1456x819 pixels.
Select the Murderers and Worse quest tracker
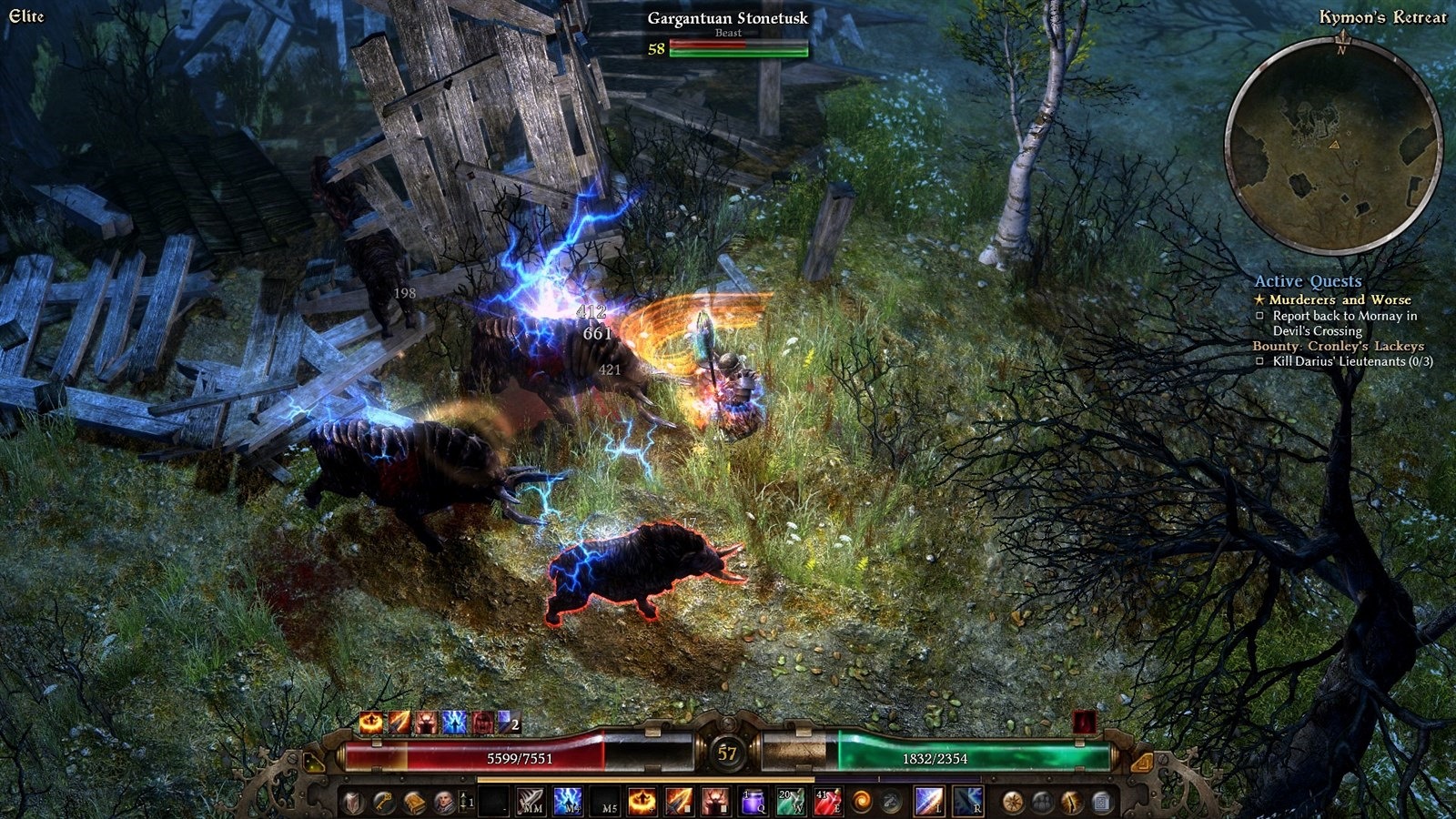pyautogui.click(x=1340, y=299)
